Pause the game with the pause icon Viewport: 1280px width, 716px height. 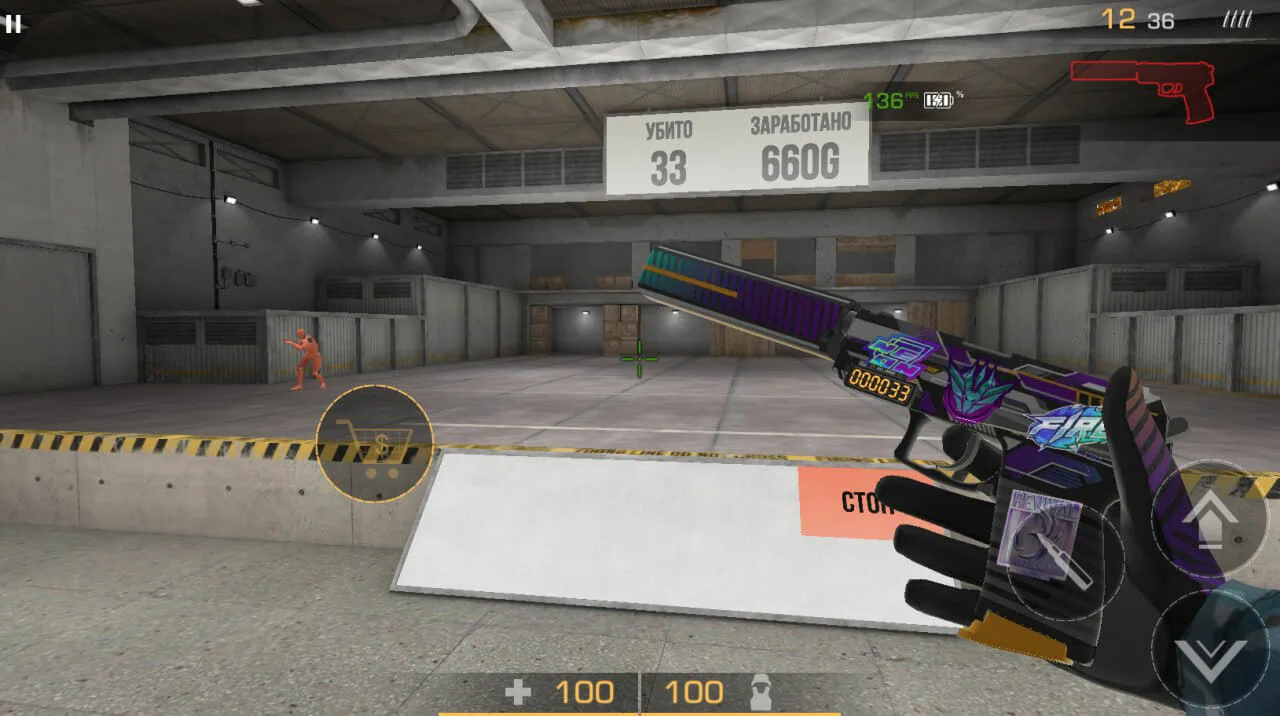pos(13,24)
